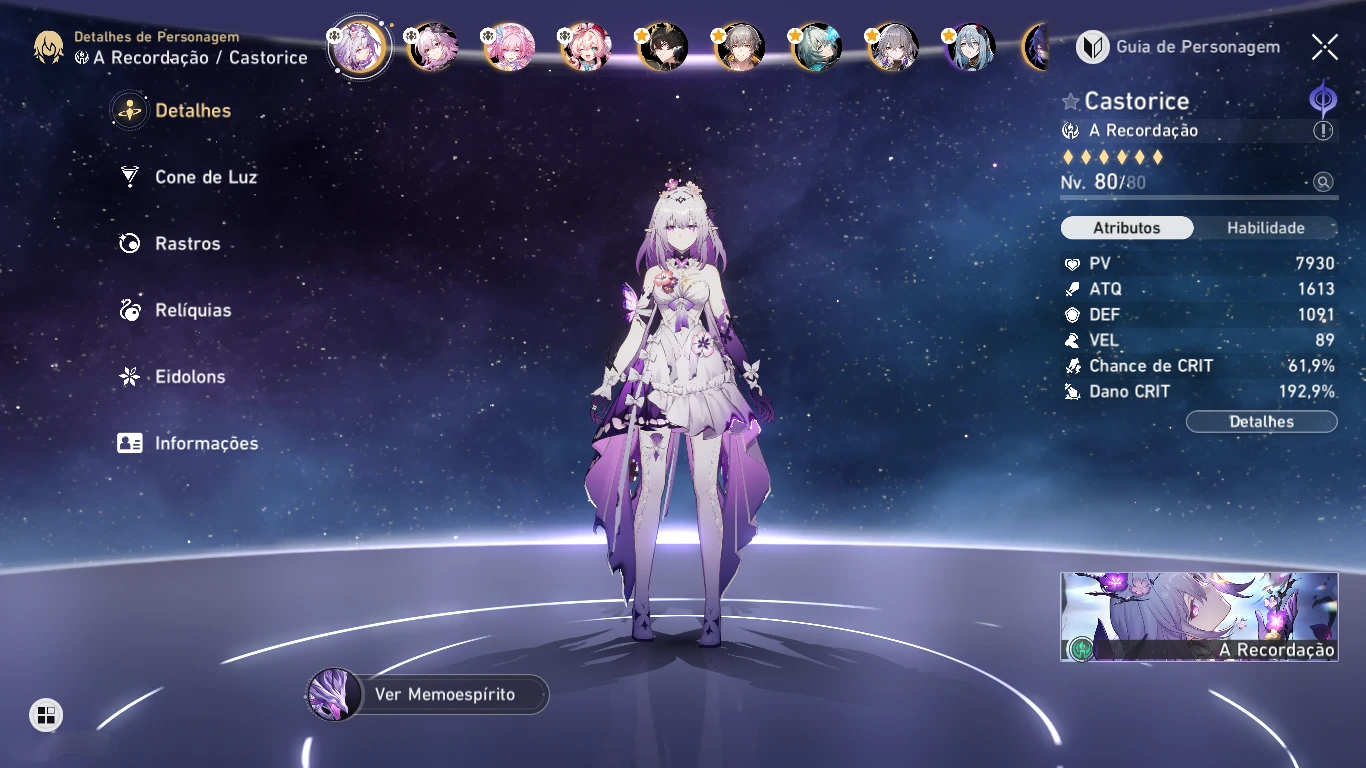Toggle the favorite star beside Castorice's name
Screen dimensions: 1366x768
coord(1071,101)
